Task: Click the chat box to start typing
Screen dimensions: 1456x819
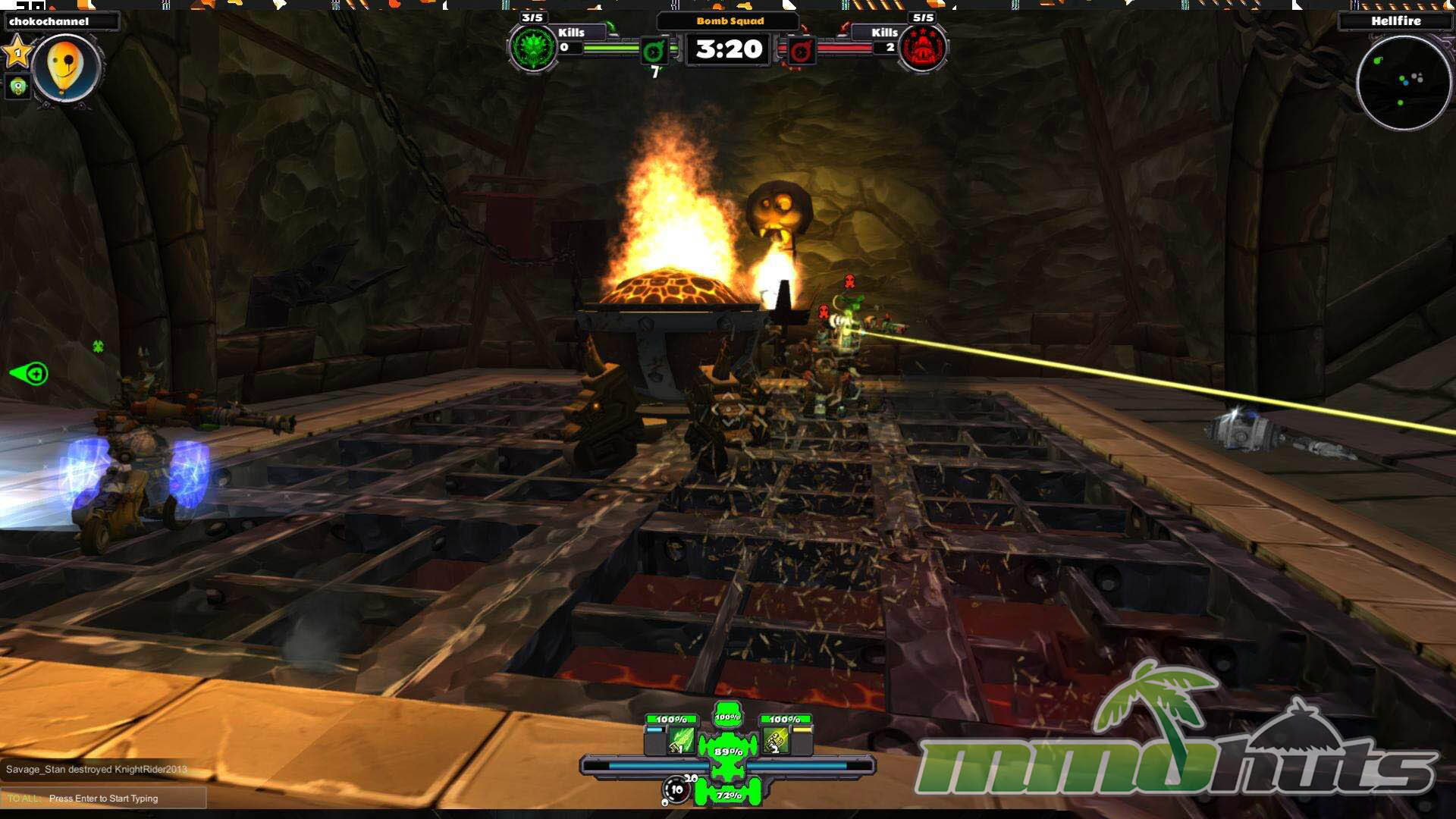Action: tap(104, 798)
